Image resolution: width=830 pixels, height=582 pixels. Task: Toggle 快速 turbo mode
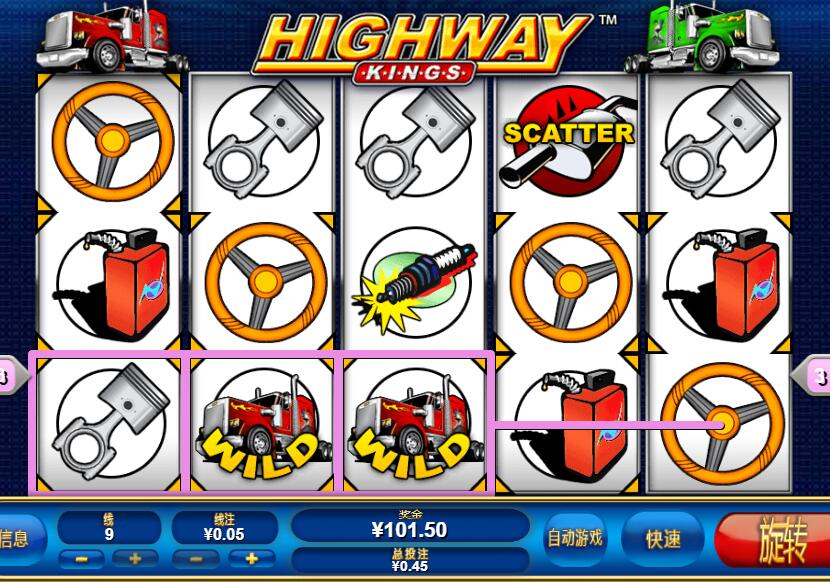[663, 539]
